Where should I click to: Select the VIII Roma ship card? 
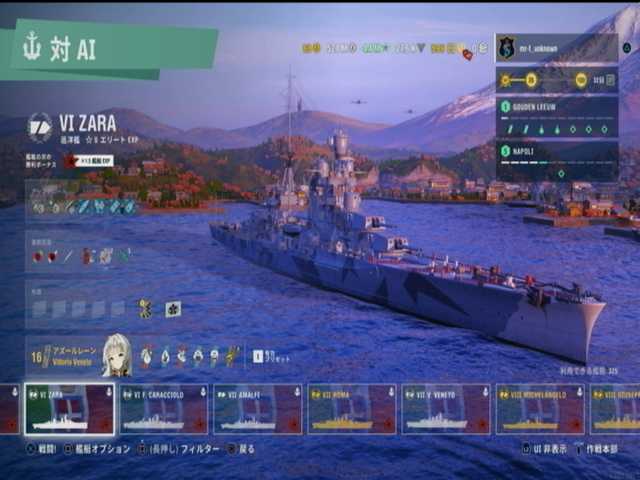pyautogui.click(x=352, y=409)
